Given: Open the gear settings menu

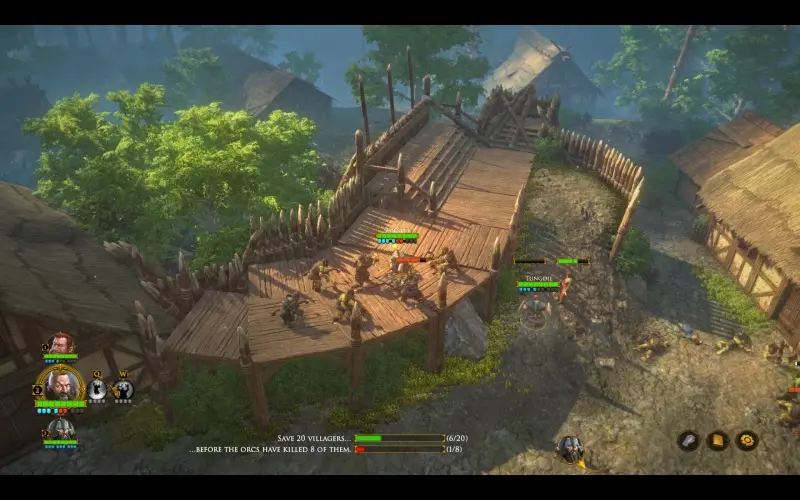Looking at the screenshot, I should pos(746,440).
